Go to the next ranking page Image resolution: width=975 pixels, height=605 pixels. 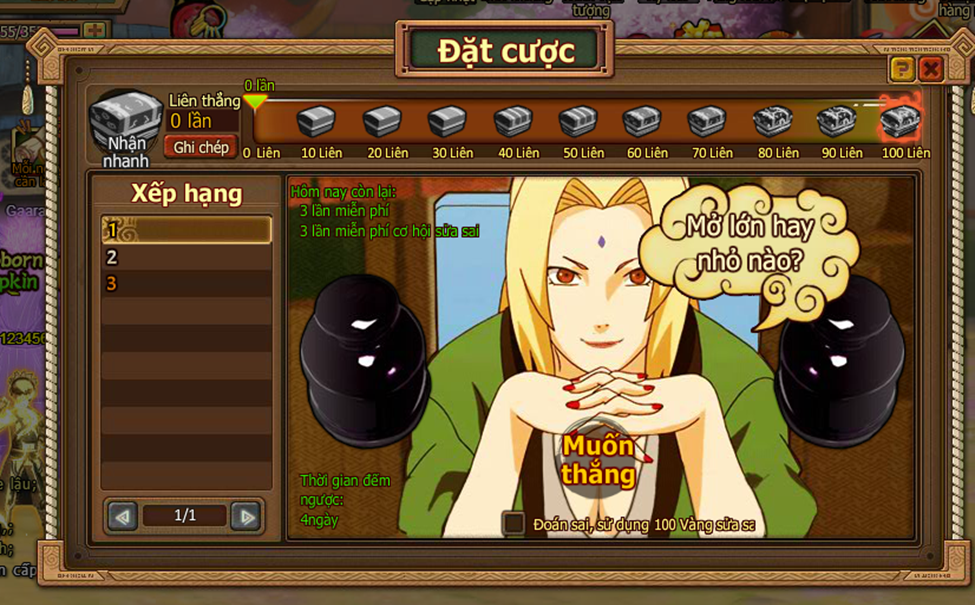point(245,516)
